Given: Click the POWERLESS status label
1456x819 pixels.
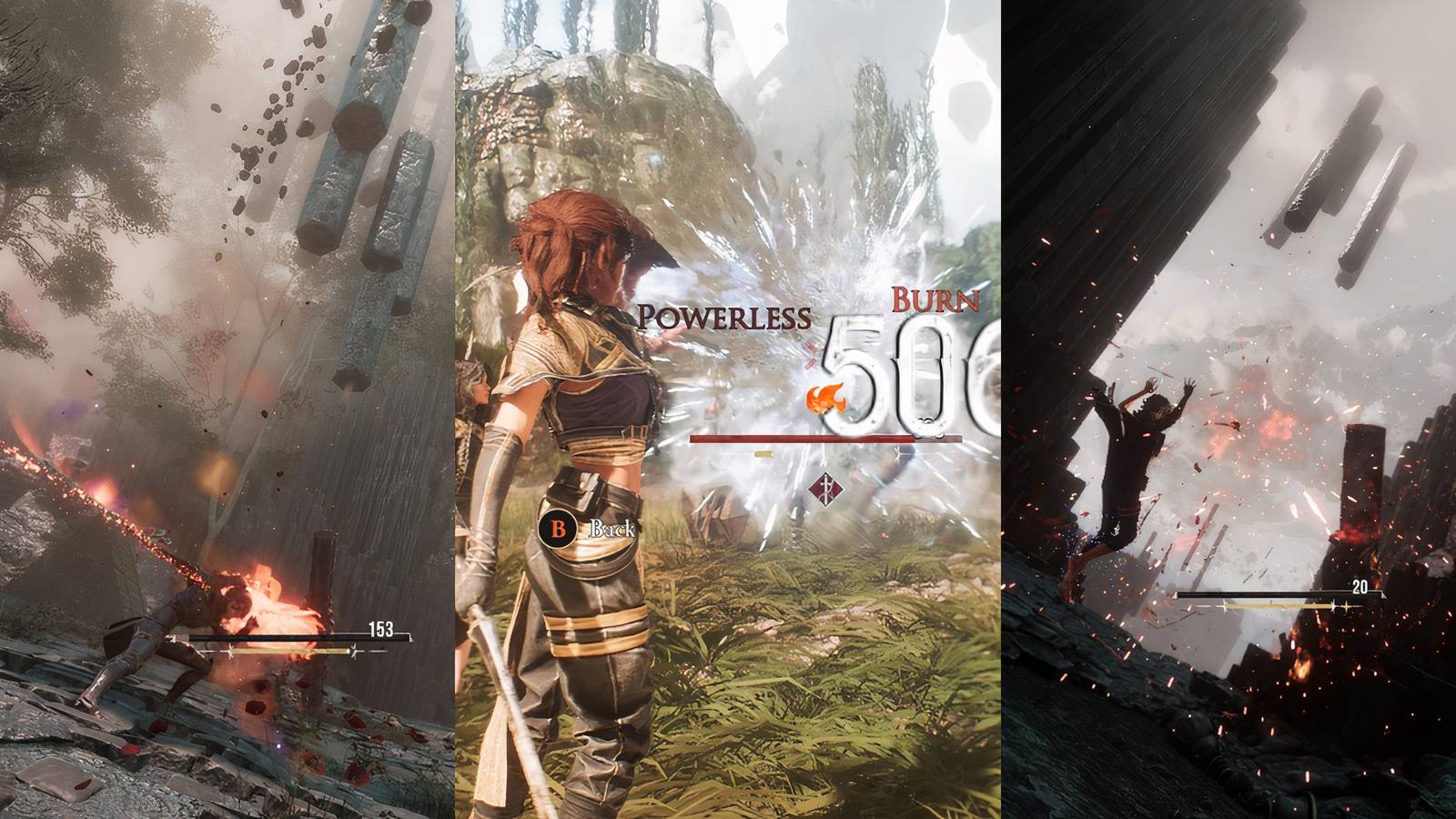Looking at the screenshot, I should tap(725, 315).
